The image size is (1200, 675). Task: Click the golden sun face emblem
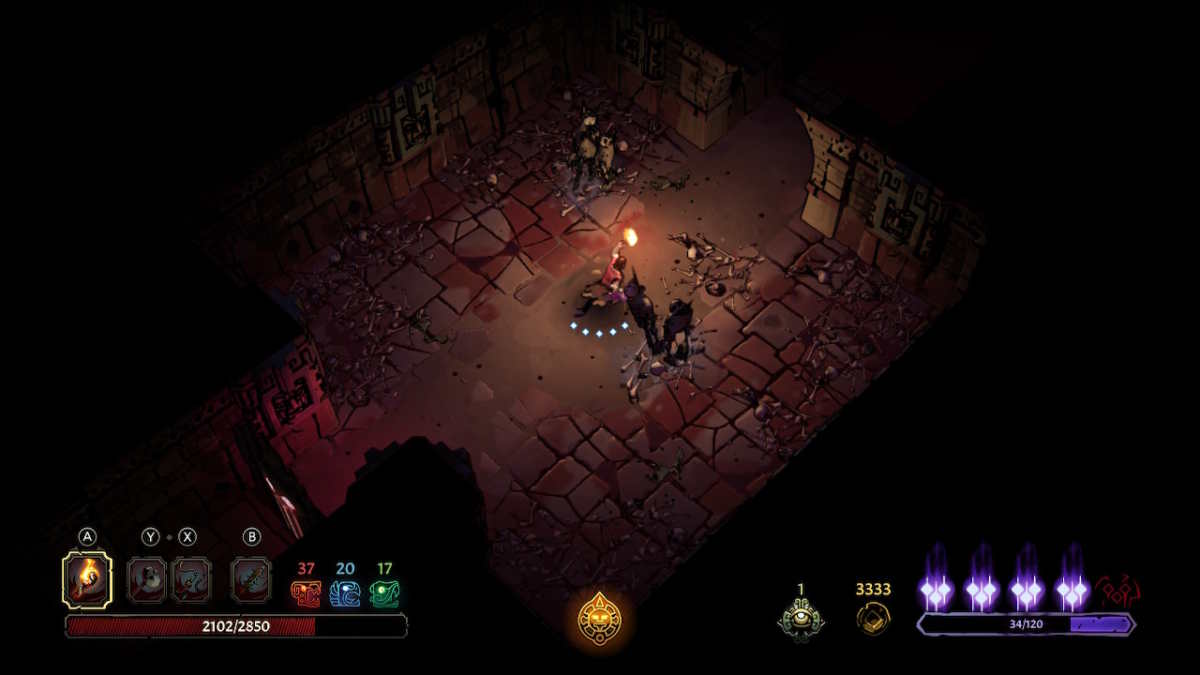pos(600,619)
